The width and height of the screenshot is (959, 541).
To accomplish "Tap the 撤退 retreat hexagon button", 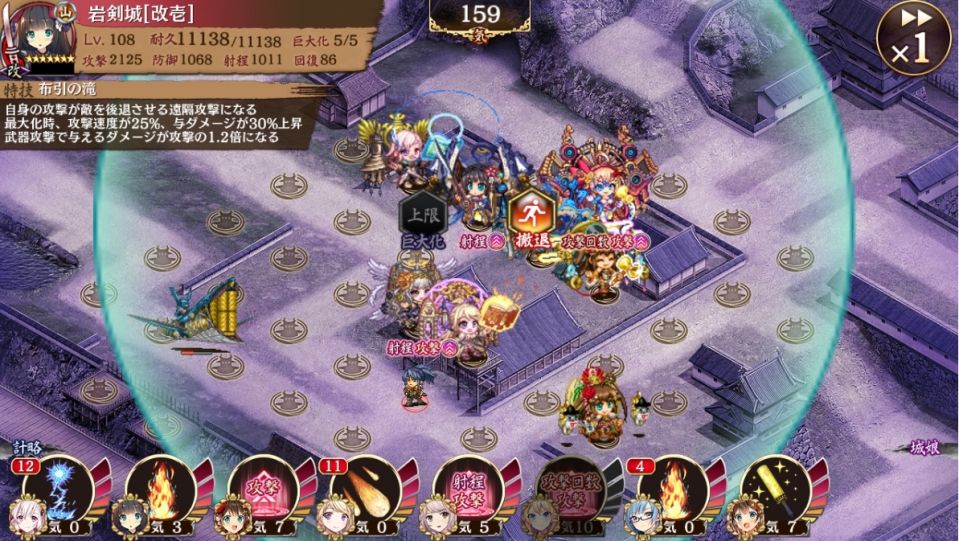I will (x=530, y=214).
